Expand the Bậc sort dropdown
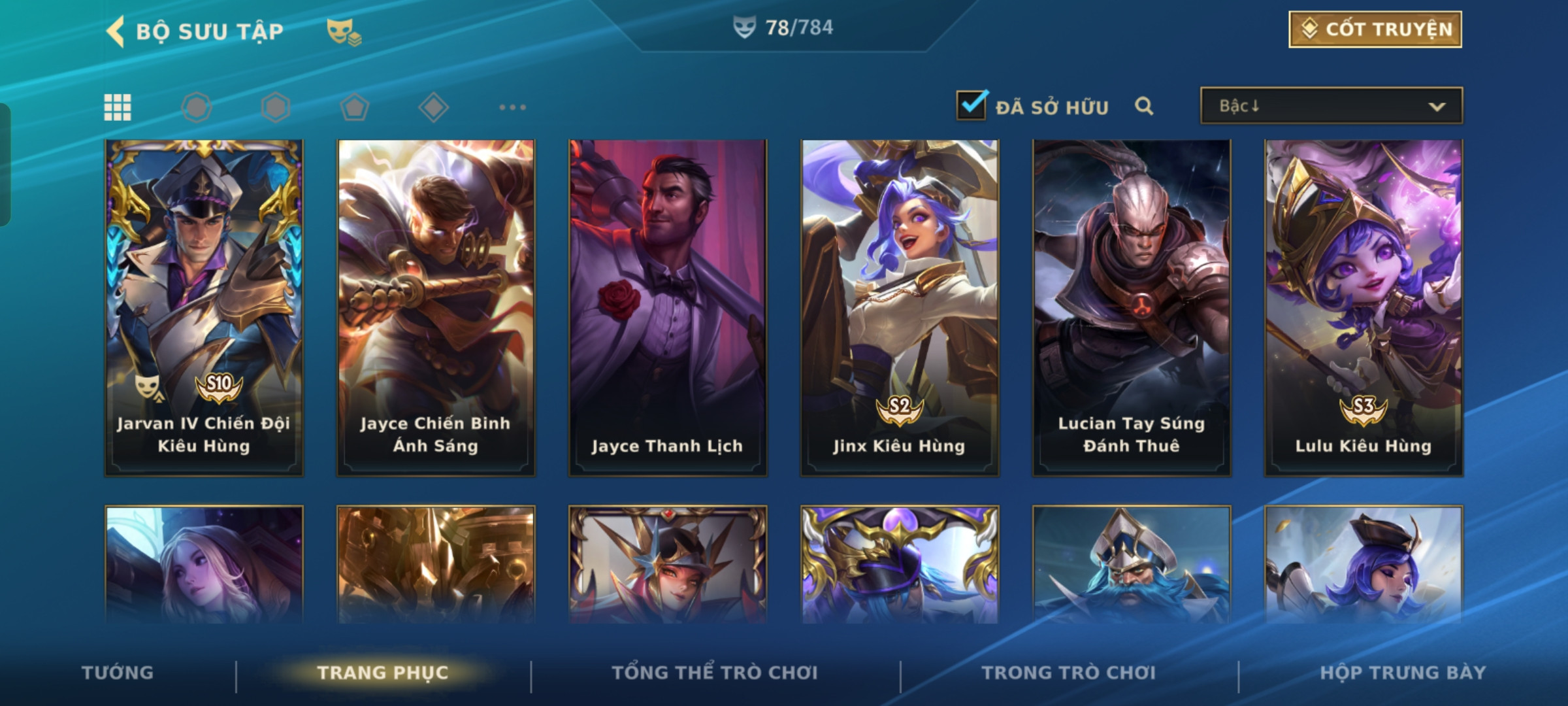Image resolution: width=1568 pixels, height=706 pixels. pyautogui.click(x=1331, y=106)
